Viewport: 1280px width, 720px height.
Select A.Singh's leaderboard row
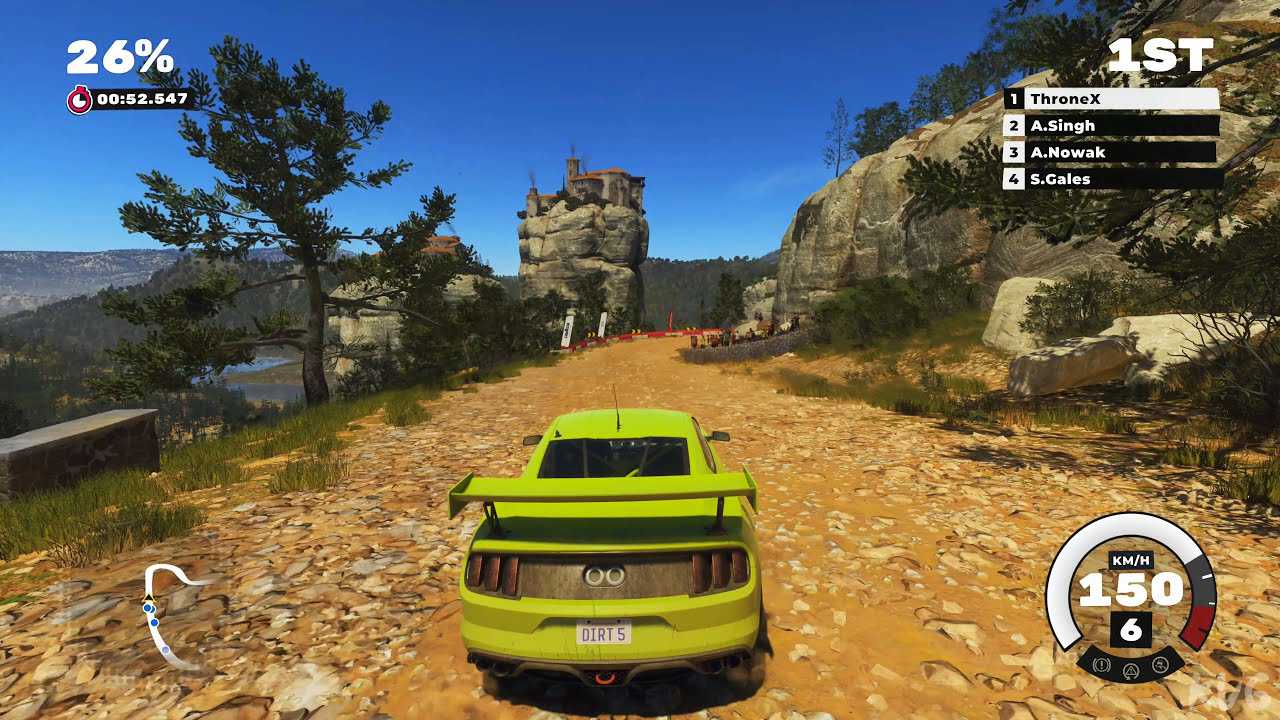[1111, 126]
